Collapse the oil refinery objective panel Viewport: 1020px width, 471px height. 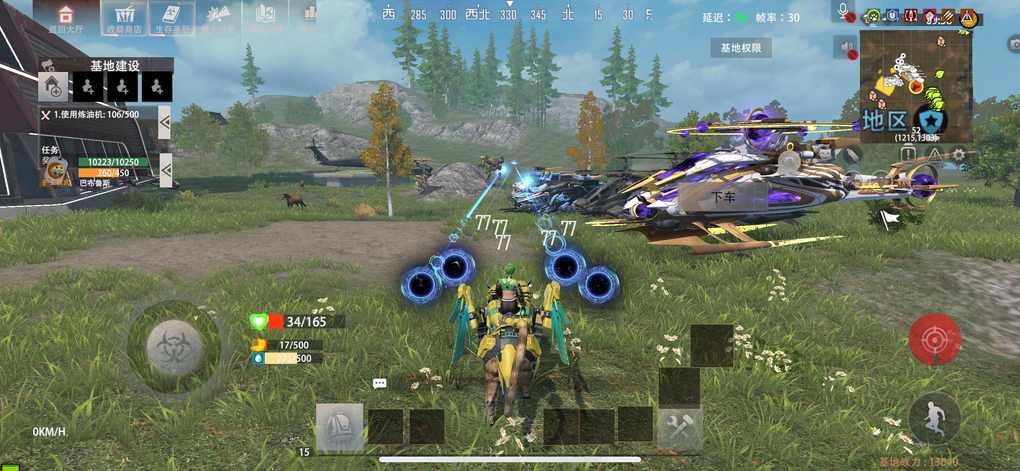(x=164, y=120)
